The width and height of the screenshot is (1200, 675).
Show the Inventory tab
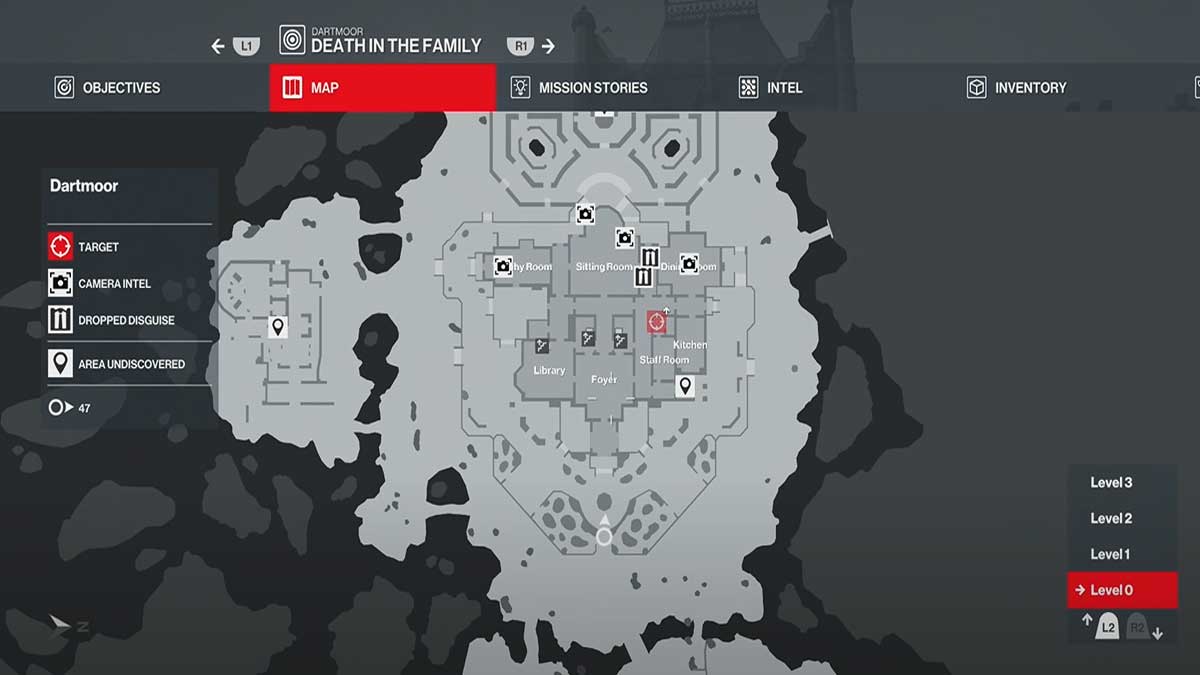(x=1017, y=88)
